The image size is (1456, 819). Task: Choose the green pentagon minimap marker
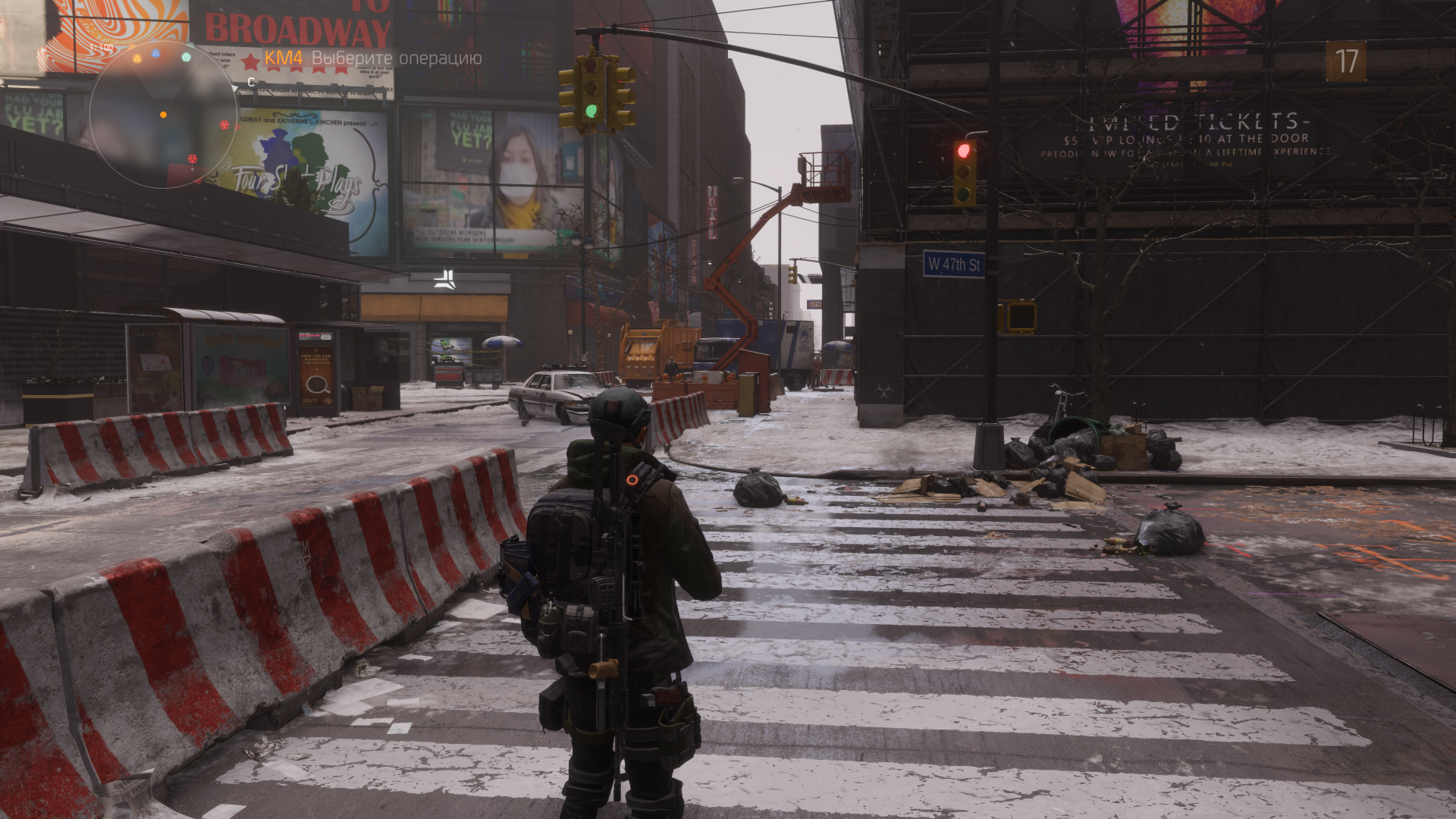(187, 57)
